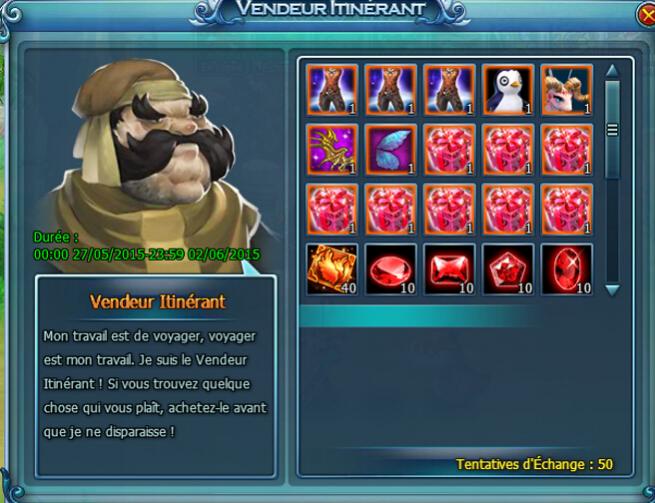The height and width of the screenshot is (503, 655).
Task: Select the penguin pet item
Action: point(508,90)
